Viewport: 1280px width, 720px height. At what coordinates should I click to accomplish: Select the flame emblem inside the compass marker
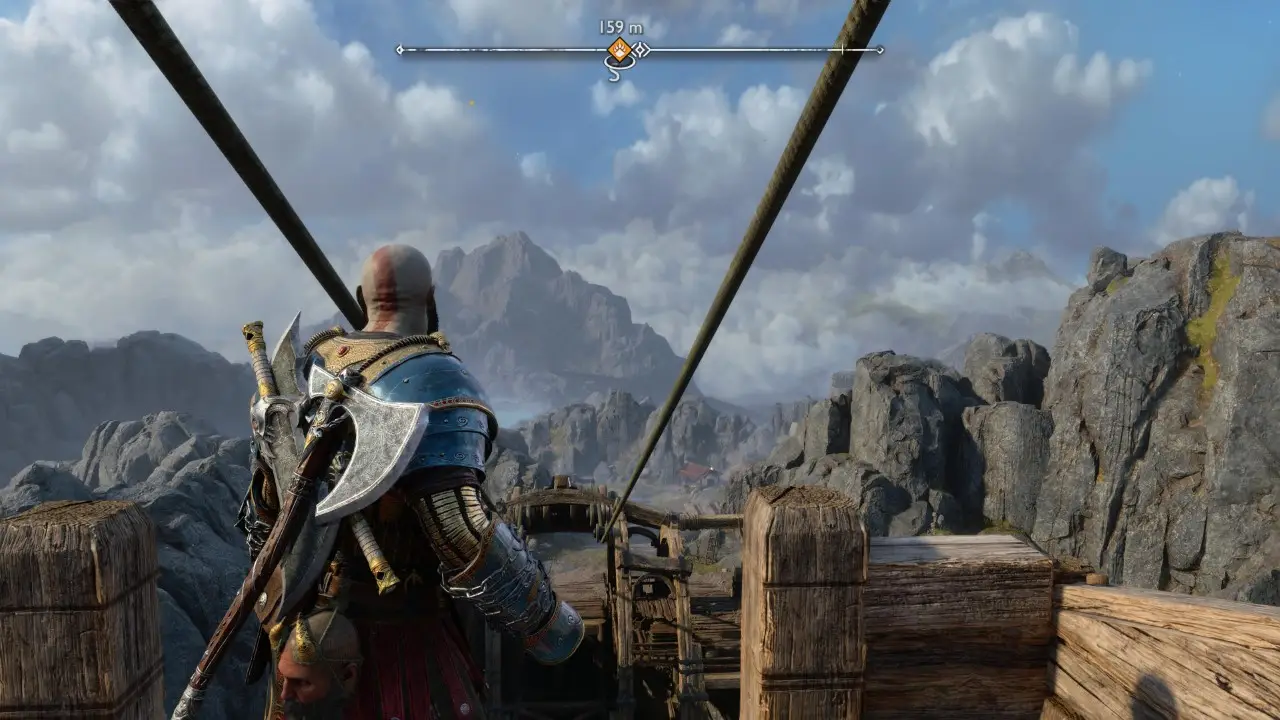(620, 48)
